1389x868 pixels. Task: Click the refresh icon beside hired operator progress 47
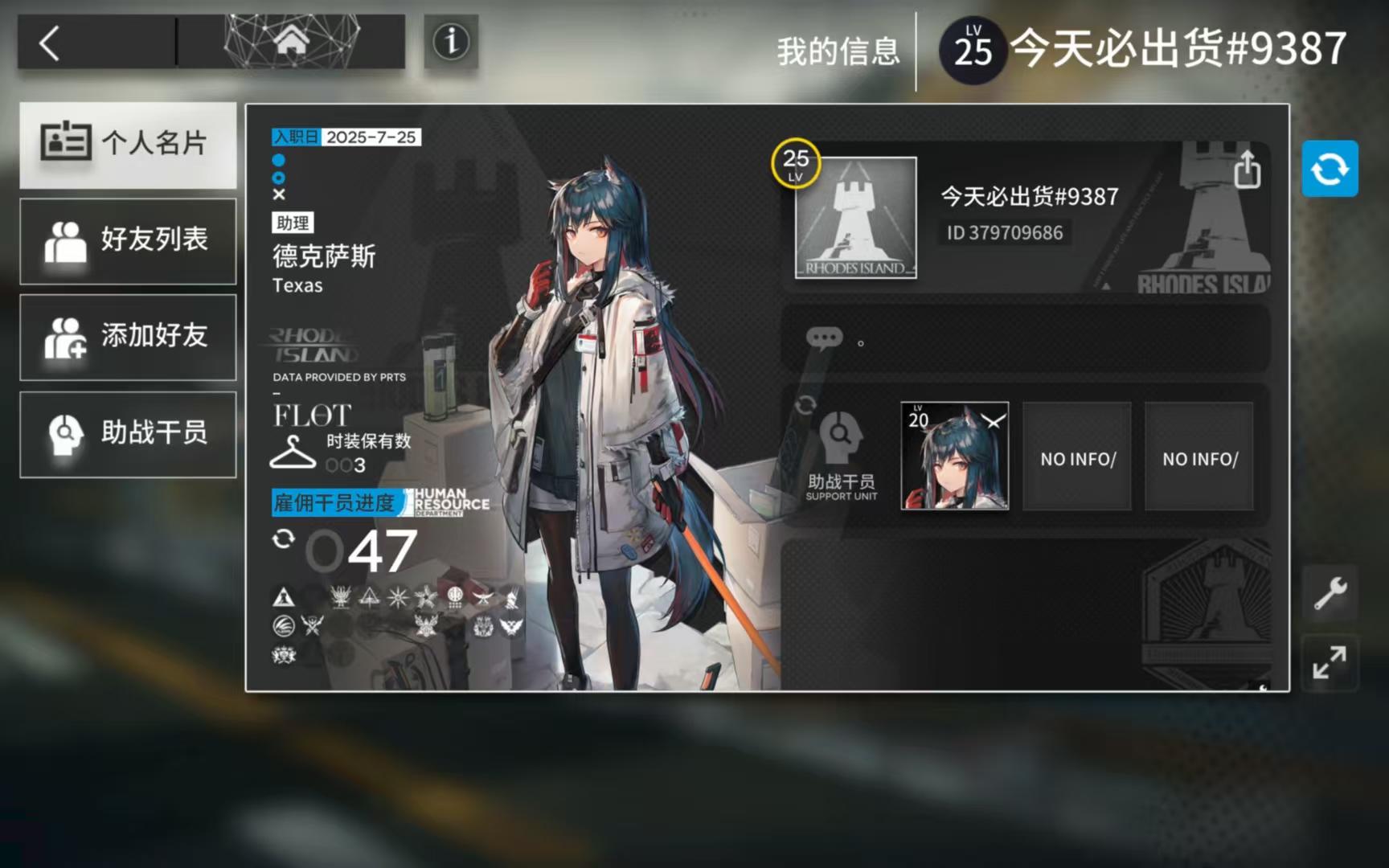pyautogui.click(x=283, y=539)
